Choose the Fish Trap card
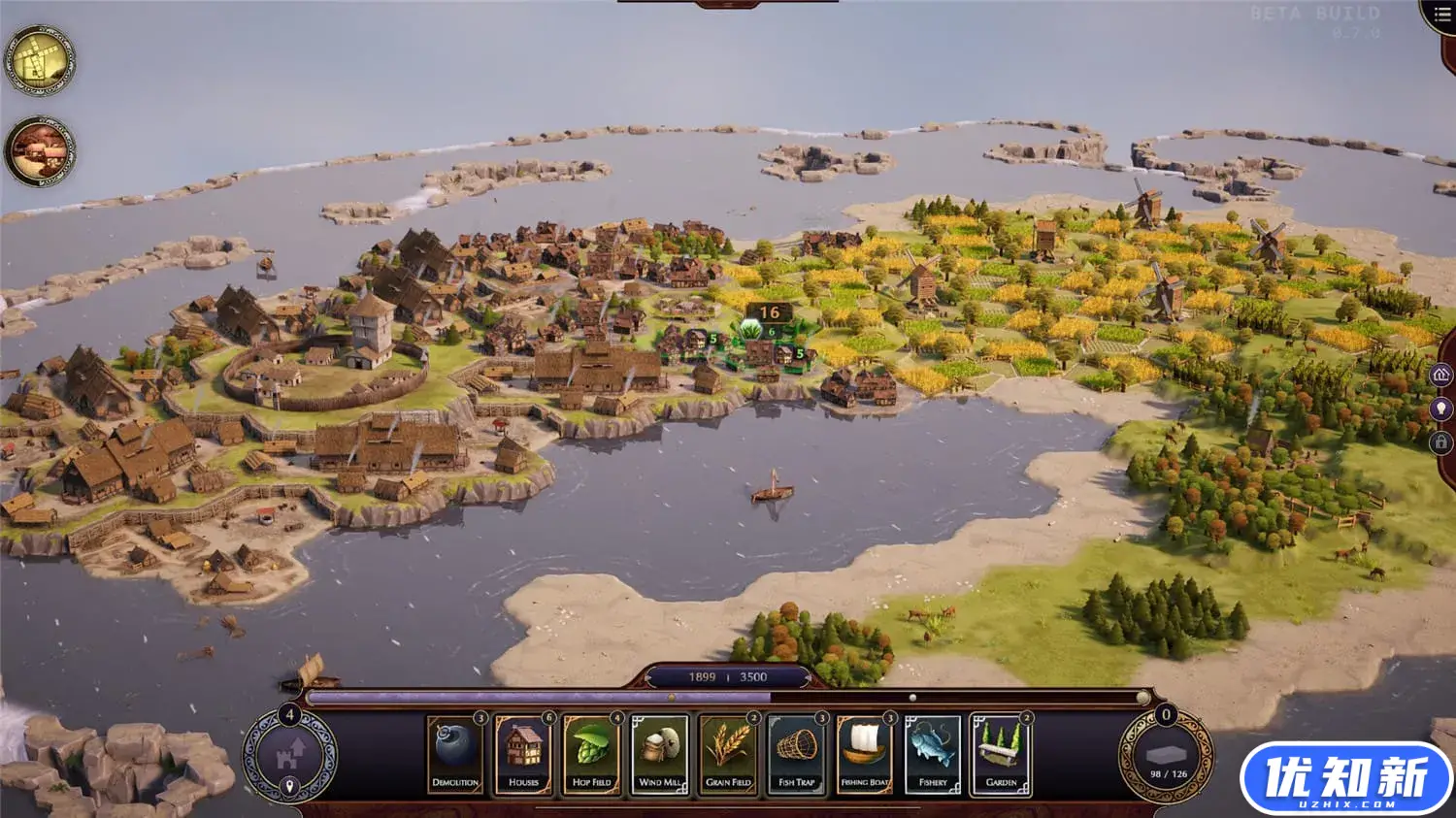 click(x=795, y=752)
